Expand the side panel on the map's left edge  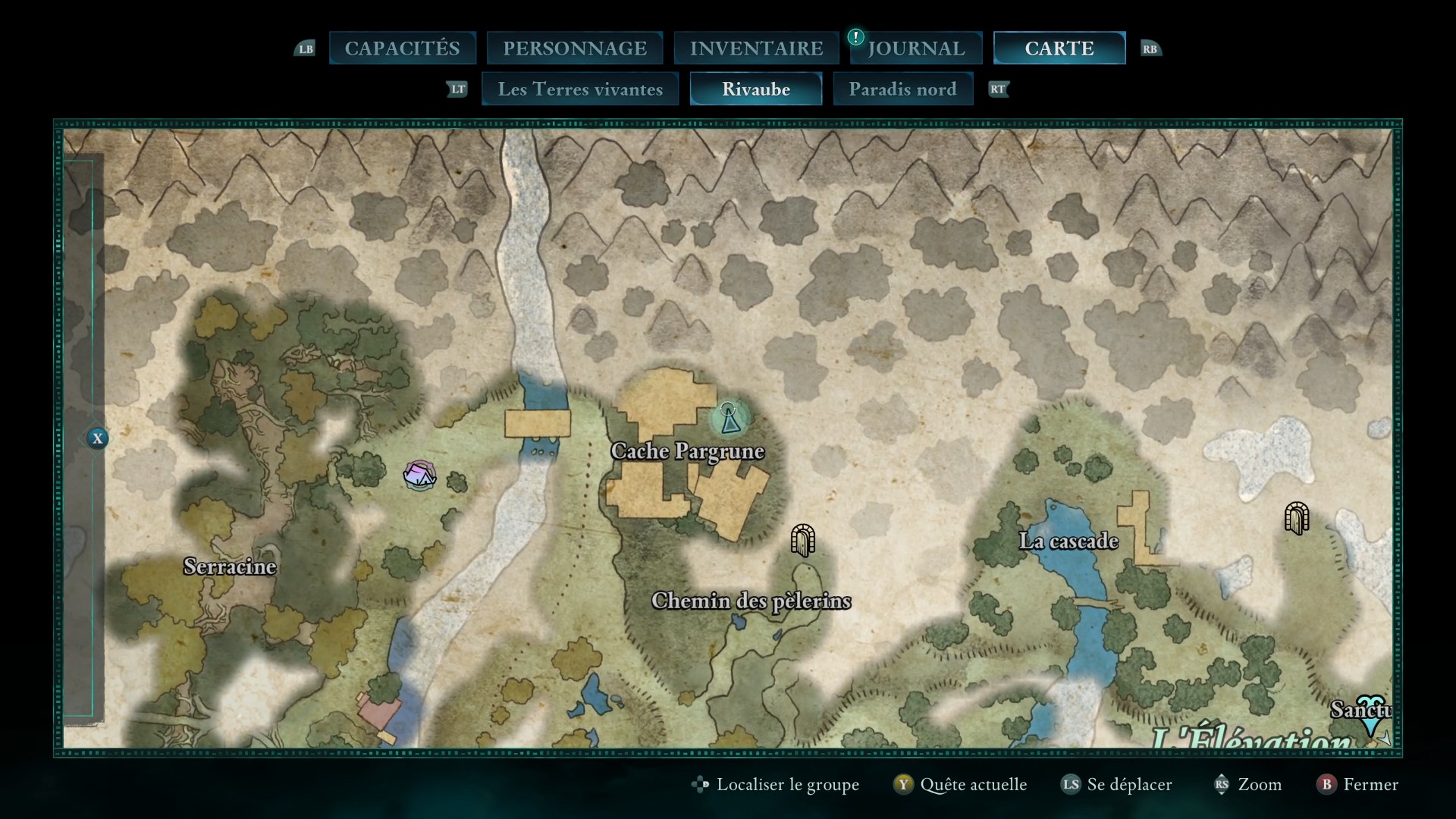pos(97,438)
